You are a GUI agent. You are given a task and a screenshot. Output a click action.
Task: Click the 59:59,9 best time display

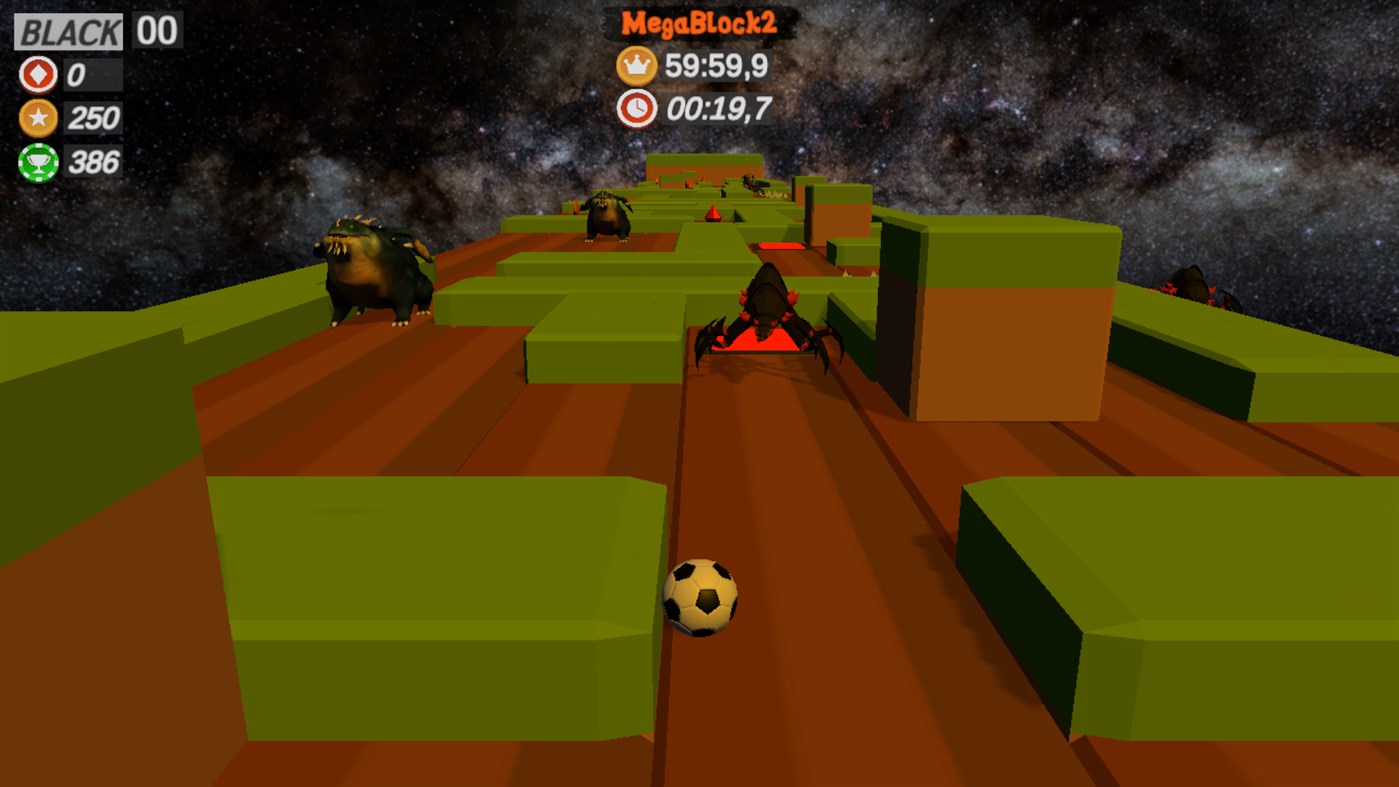716,66
